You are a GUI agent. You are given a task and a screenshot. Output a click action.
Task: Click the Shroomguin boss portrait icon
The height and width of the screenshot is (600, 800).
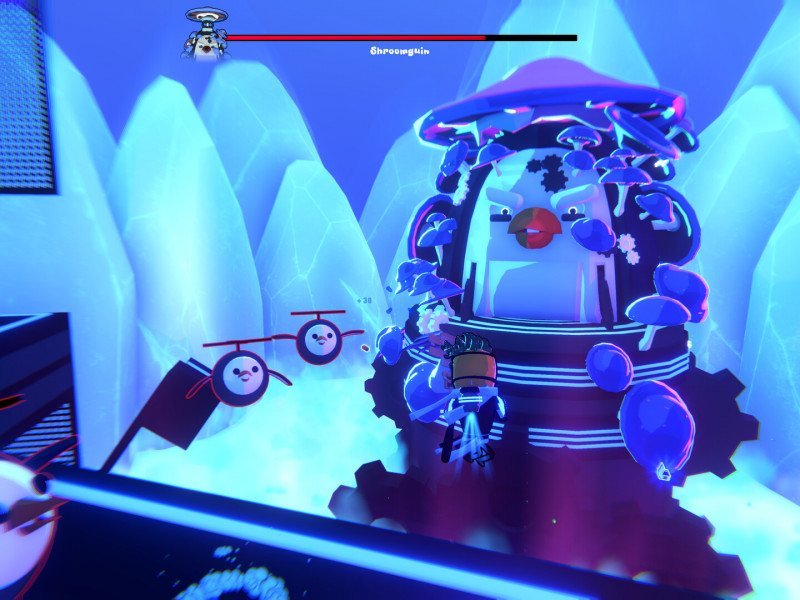[x=204, y=33]
